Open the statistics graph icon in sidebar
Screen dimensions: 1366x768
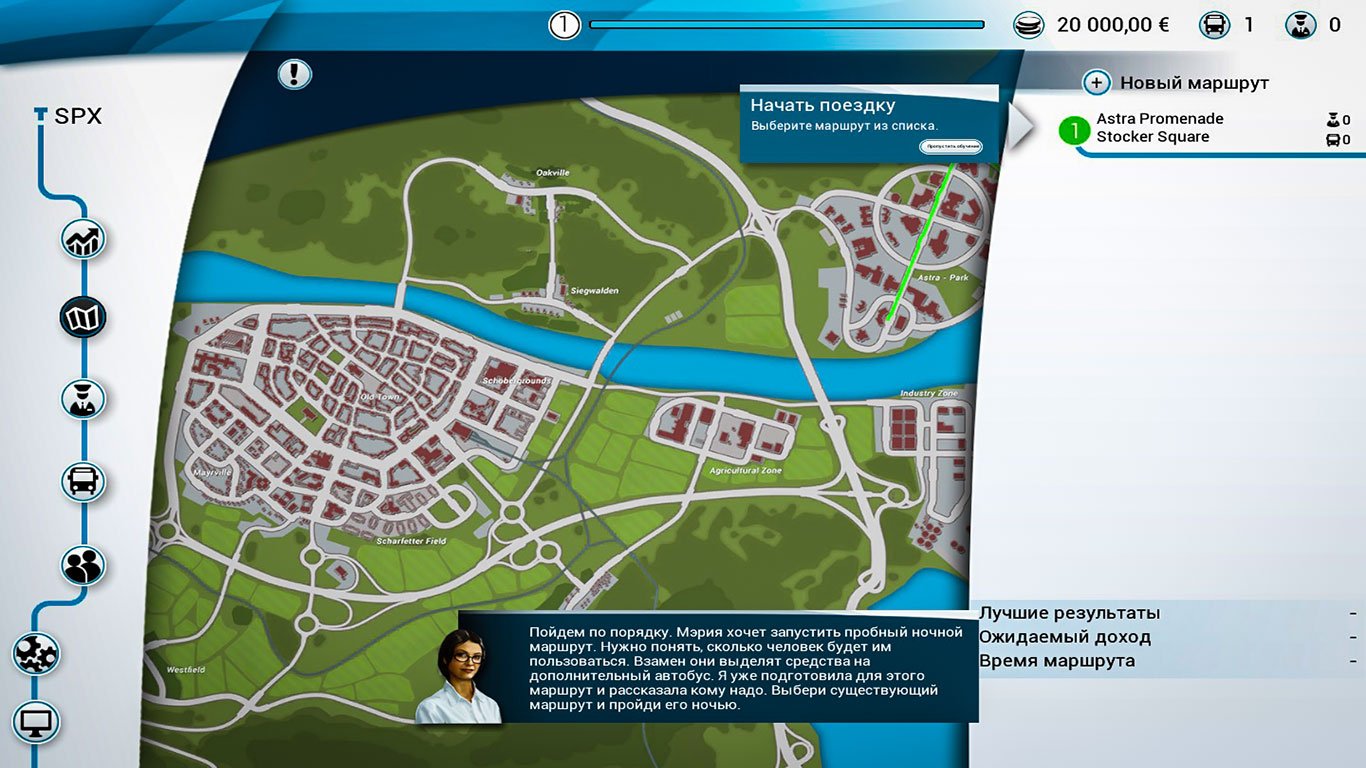82,238
